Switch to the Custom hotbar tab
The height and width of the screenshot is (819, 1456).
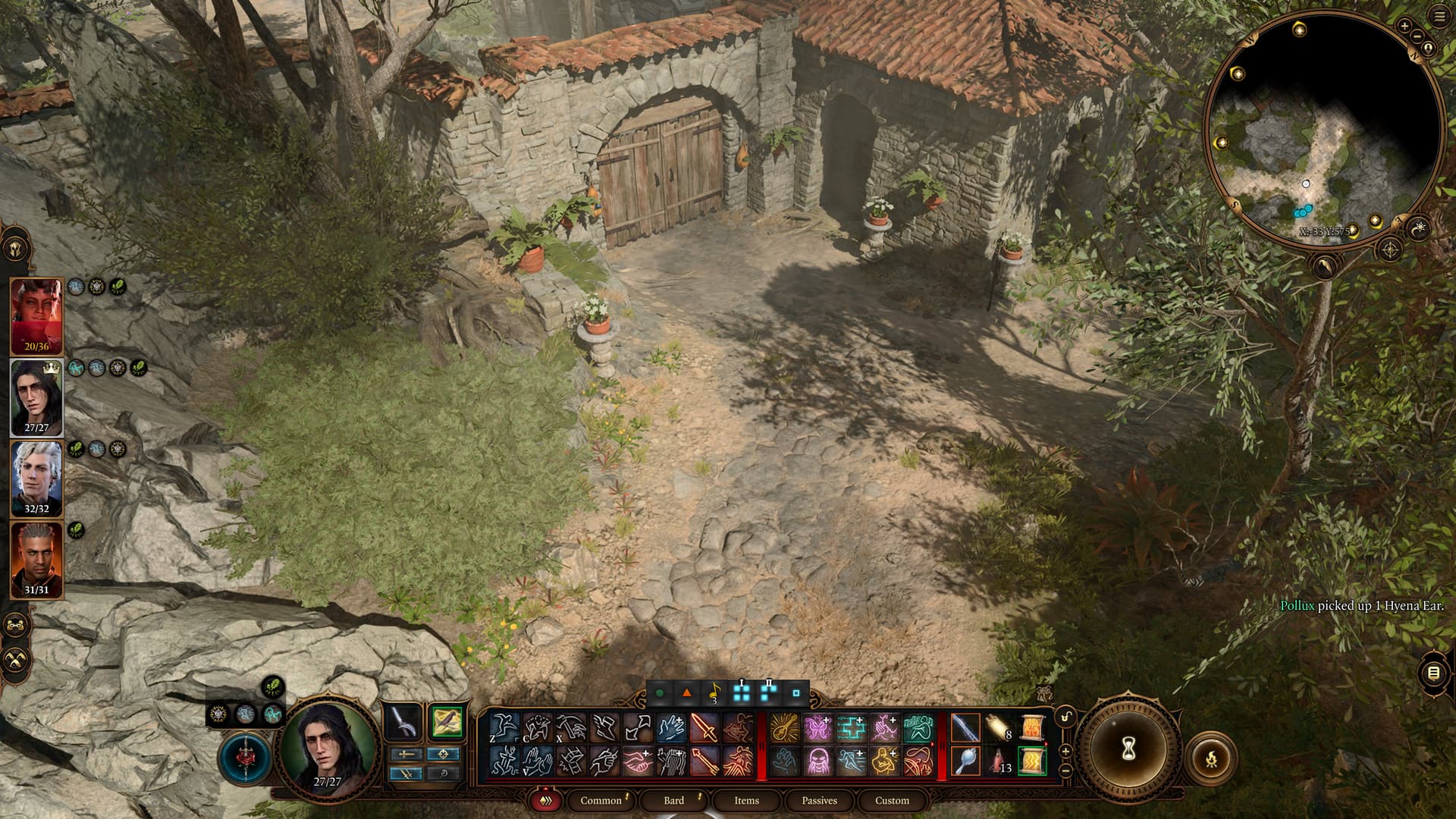pyautogui.click(x=892, y=800)
